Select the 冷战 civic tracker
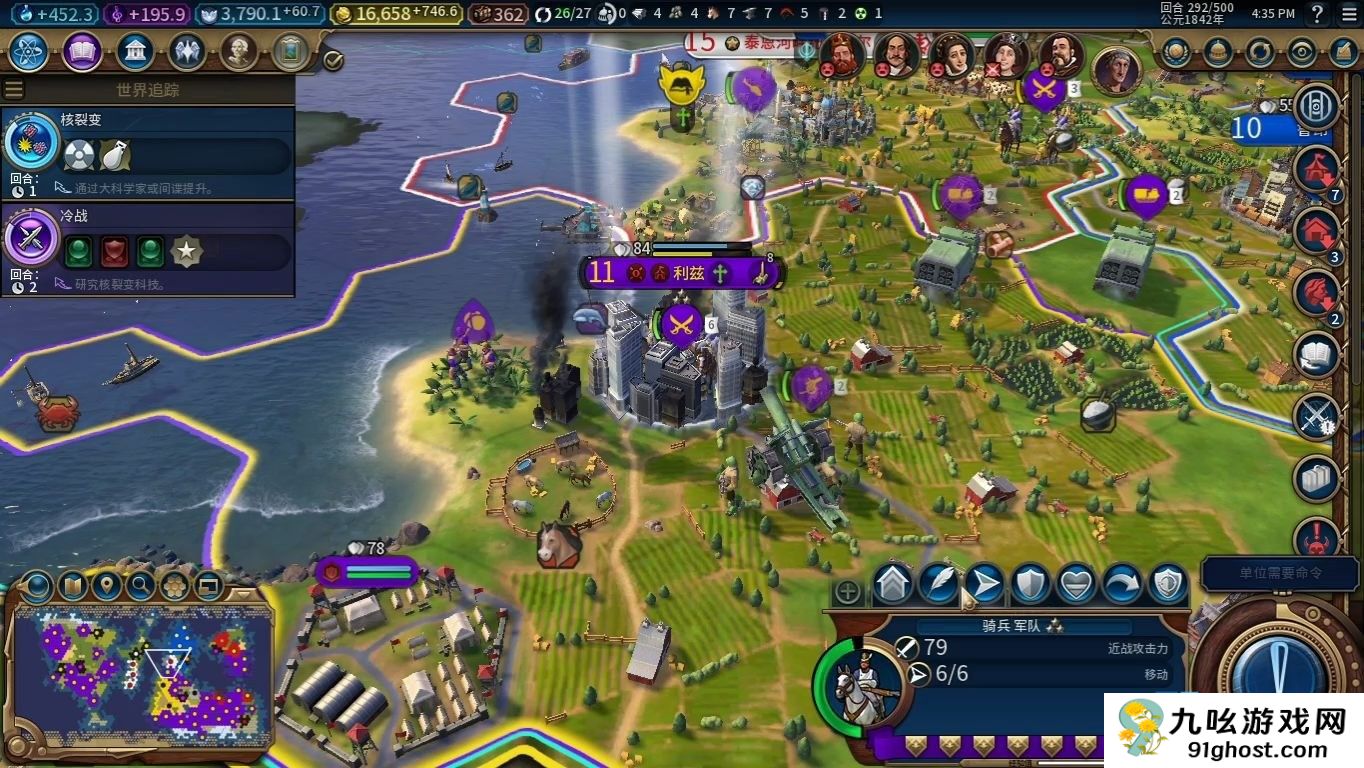This screenshot has height=768, width=1364. (148, 249)
